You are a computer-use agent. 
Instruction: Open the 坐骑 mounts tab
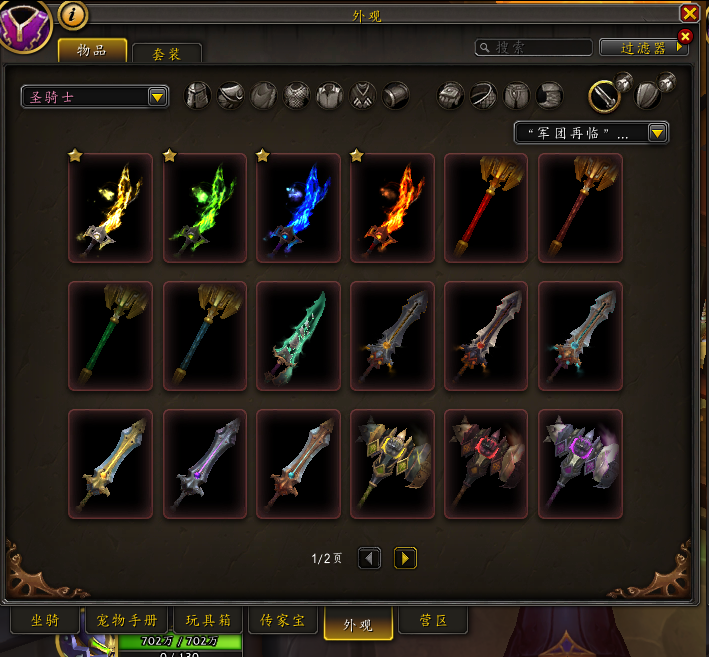click(45, 621)
